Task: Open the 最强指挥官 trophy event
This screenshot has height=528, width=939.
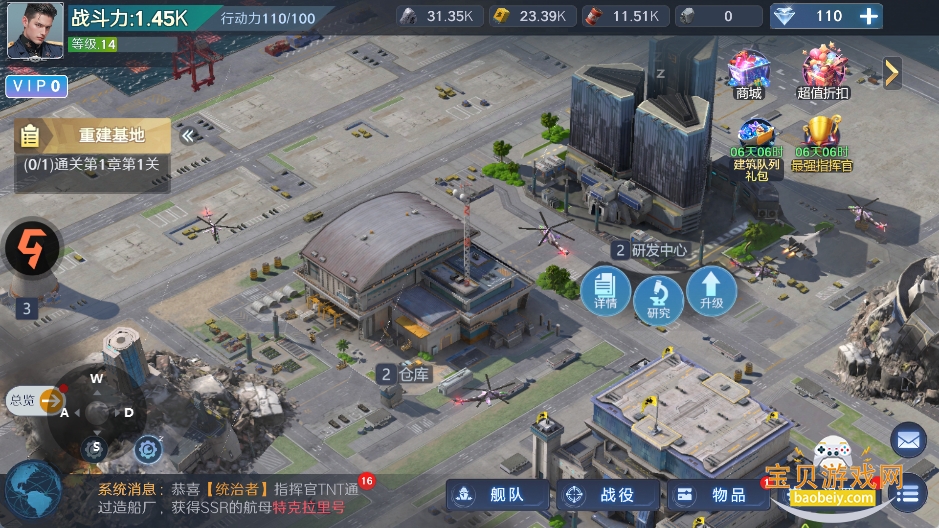Action: 822,142
